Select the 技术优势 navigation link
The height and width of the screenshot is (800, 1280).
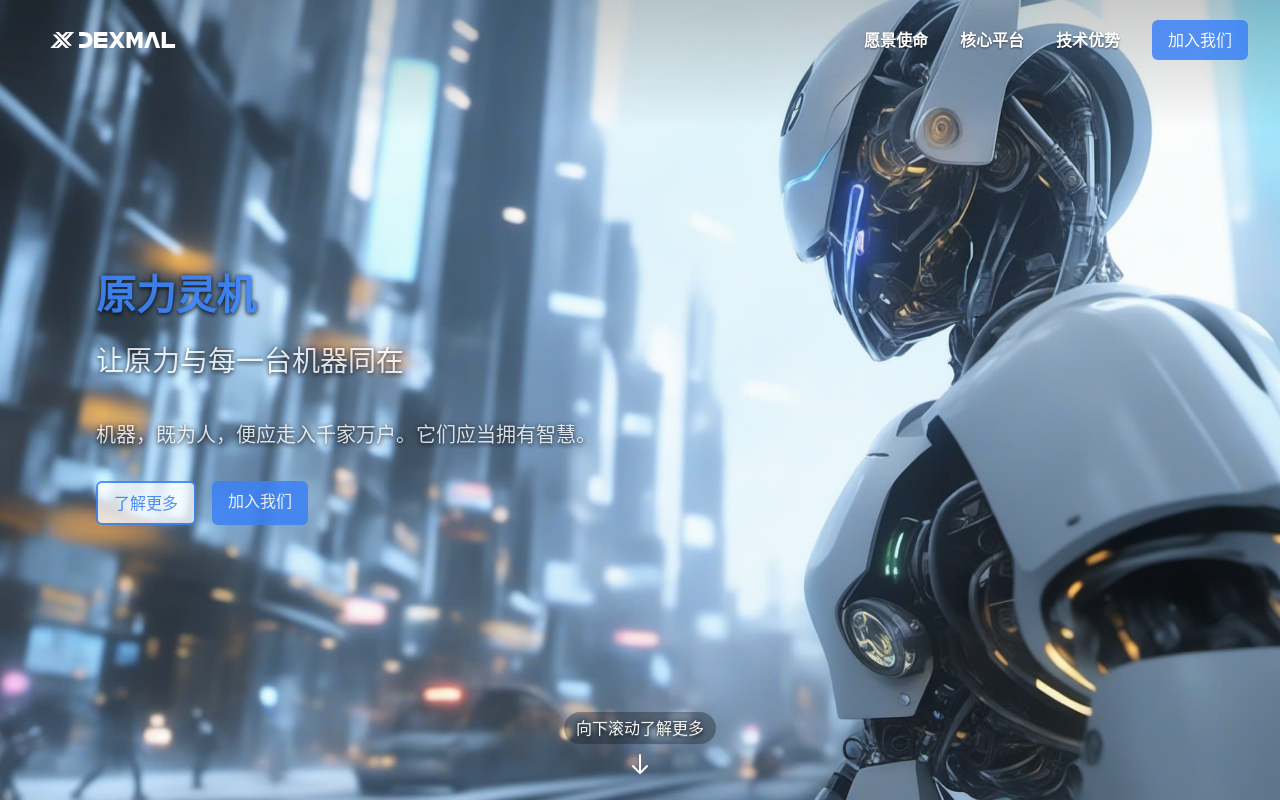[x=1088, y=40]
